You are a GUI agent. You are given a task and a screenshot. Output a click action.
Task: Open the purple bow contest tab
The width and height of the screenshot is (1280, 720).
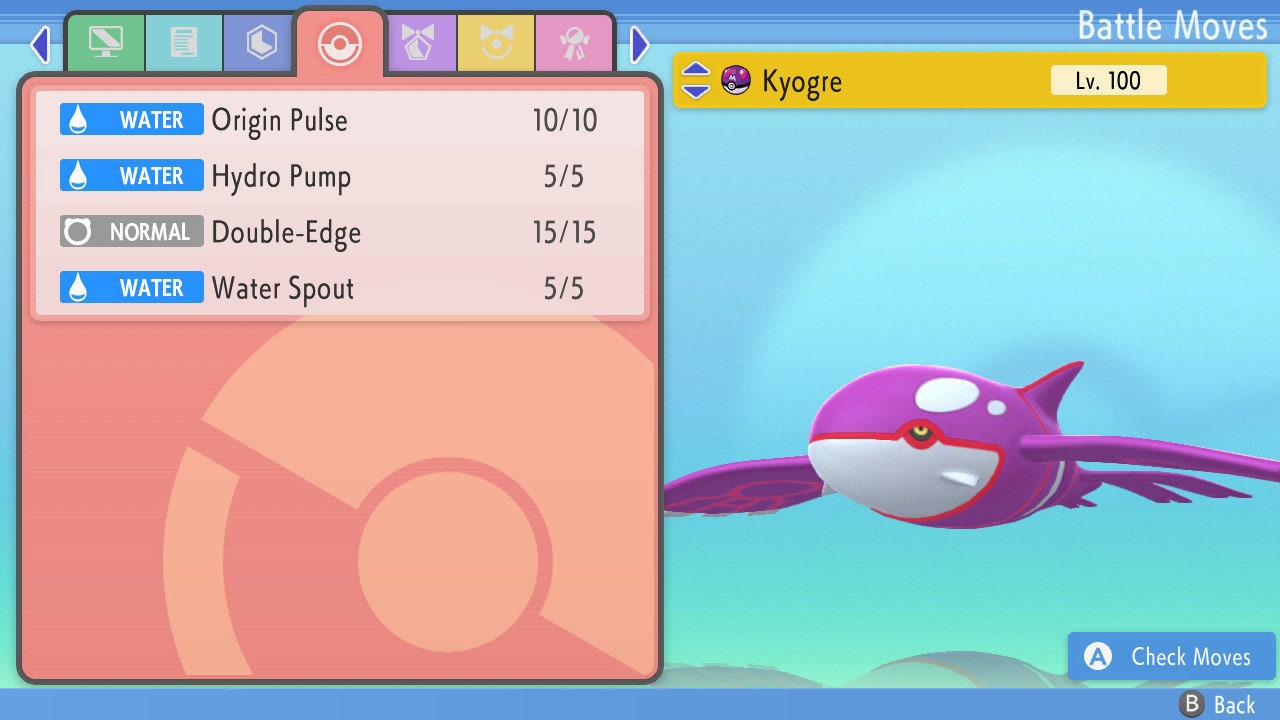coord(419,43)
